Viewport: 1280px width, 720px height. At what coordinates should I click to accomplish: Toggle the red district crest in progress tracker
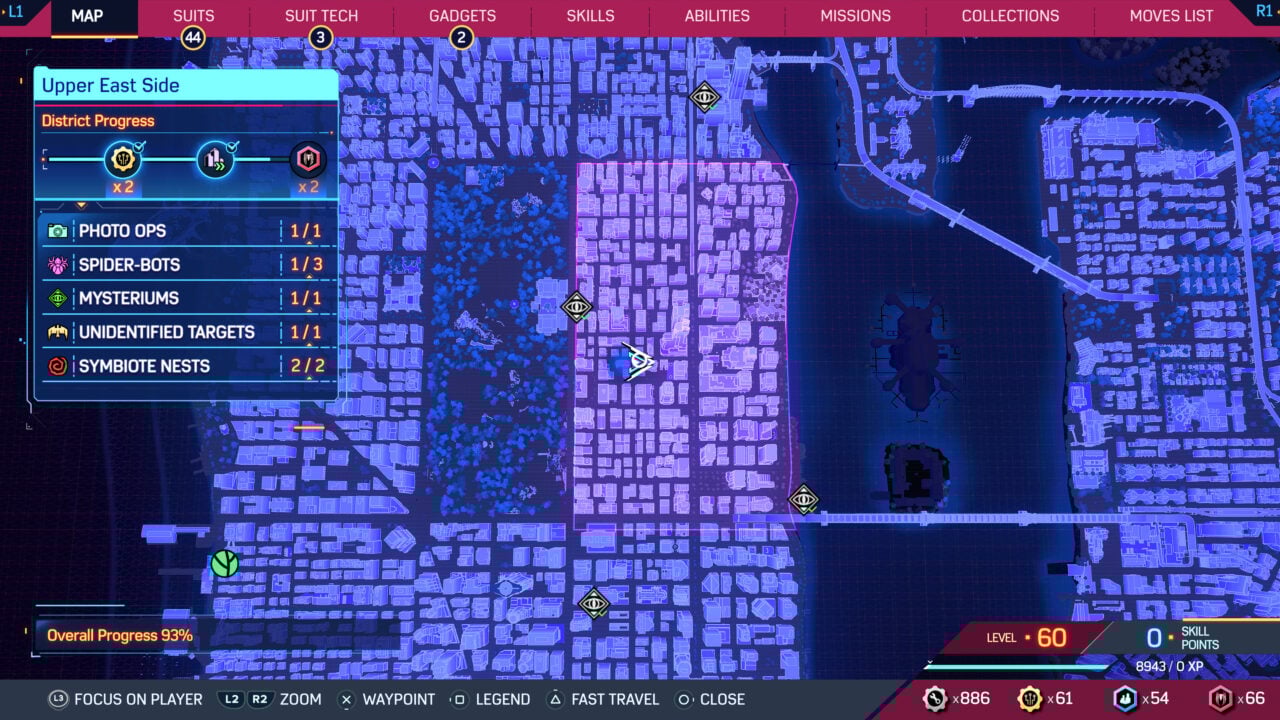[307, 159]
